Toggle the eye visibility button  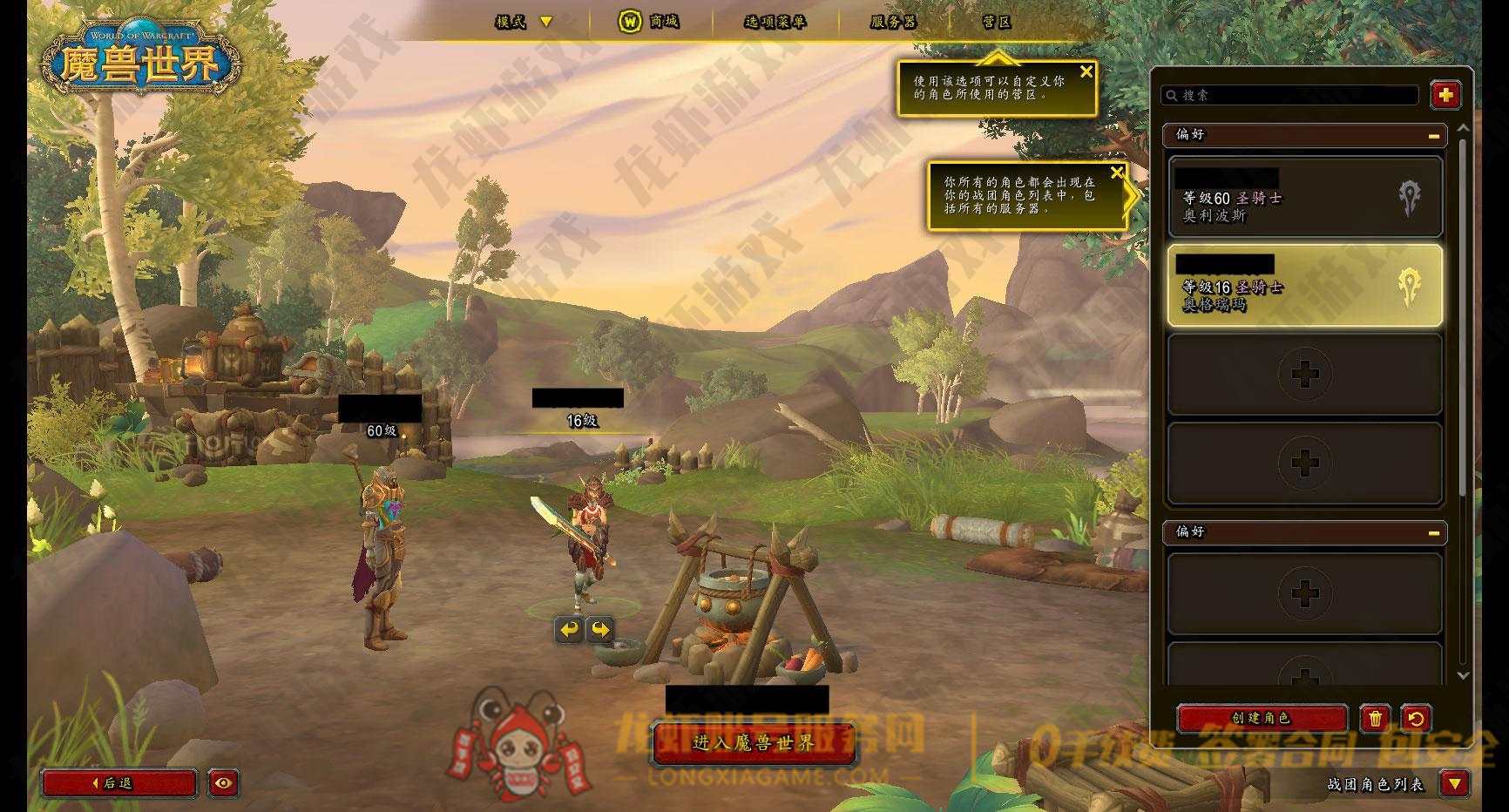click(x=223, y=783)
